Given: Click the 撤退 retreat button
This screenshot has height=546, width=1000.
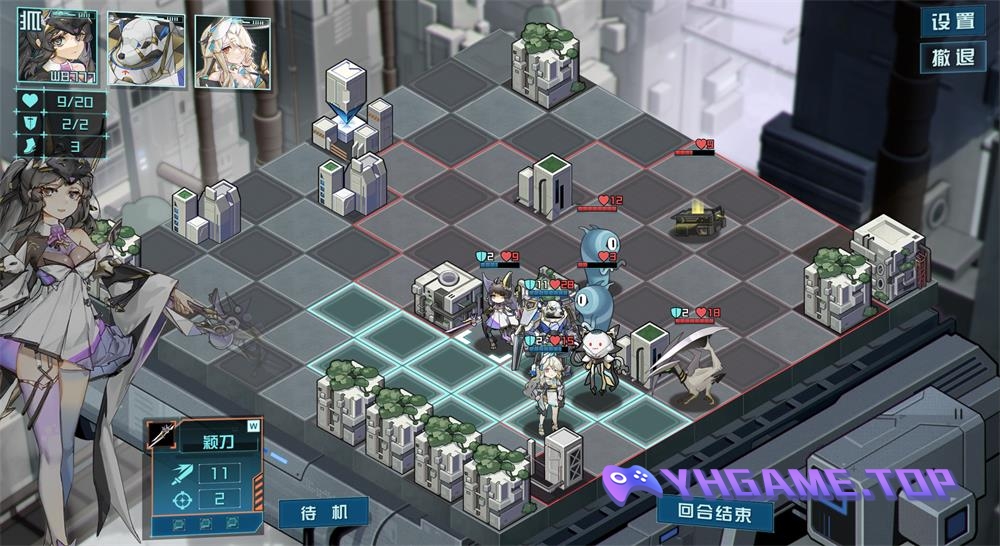Looking at the screenshot, I should [952, 57].
